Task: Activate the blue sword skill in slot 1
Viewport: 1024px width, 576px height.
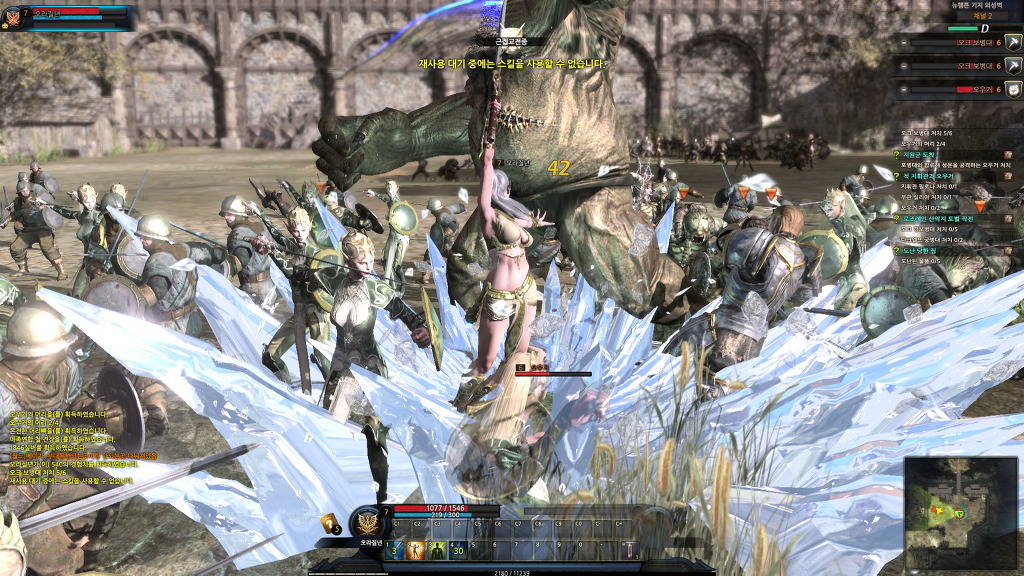Action: click(x=396, y=550)
